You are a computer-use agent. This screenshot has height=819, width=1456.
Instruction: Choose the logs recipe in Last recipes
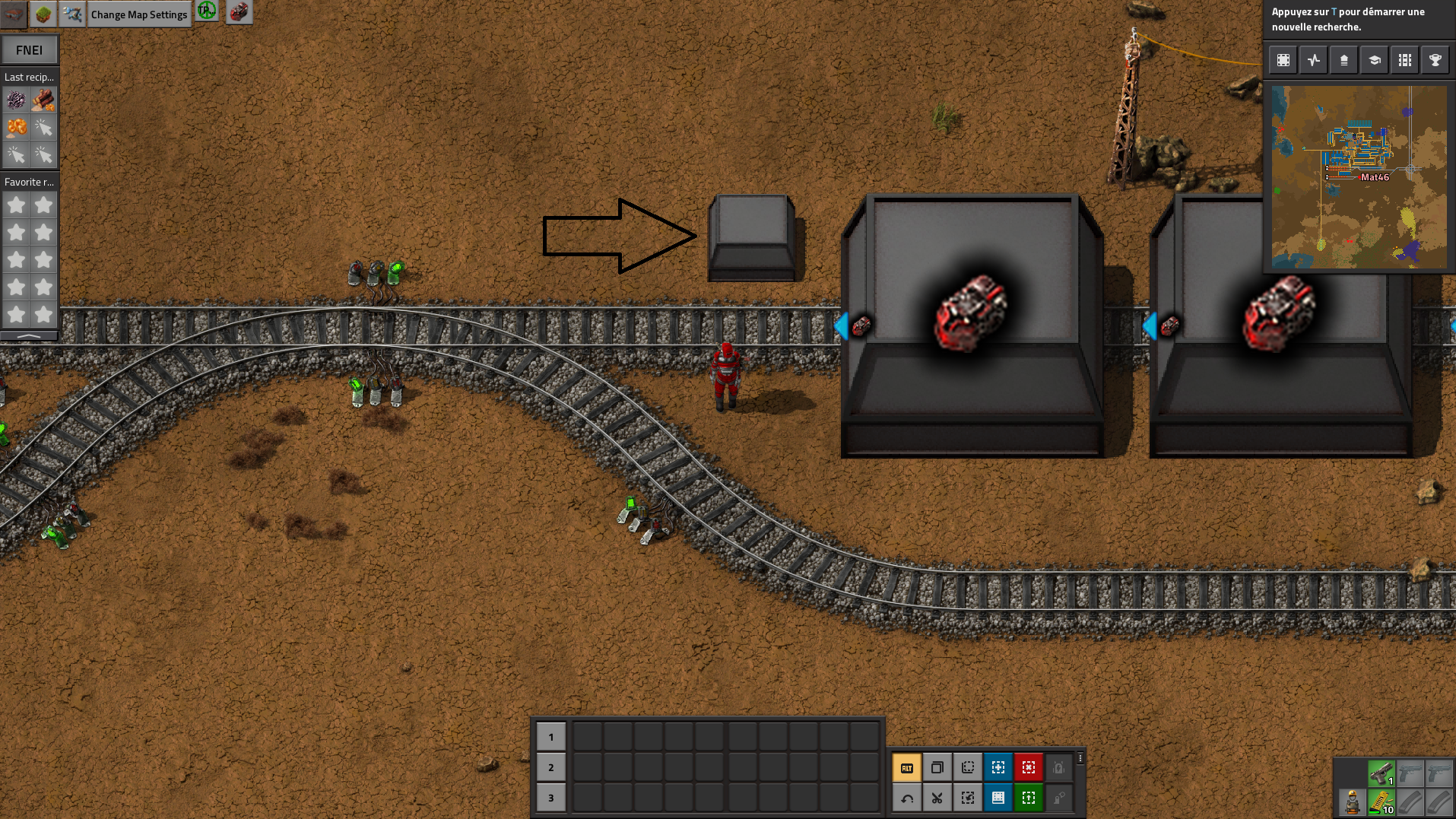(x=43, y=100)
